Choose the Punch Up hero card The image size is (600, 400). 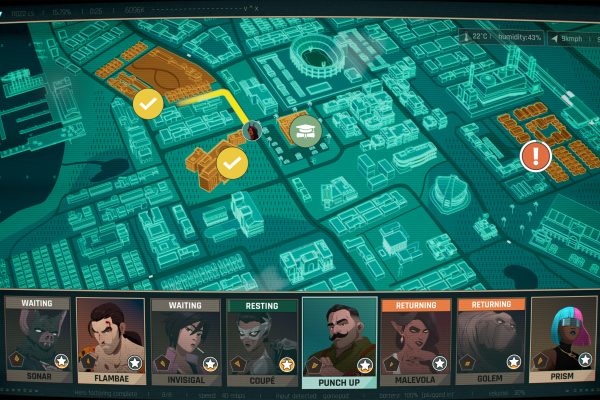[x=339, y=340]
